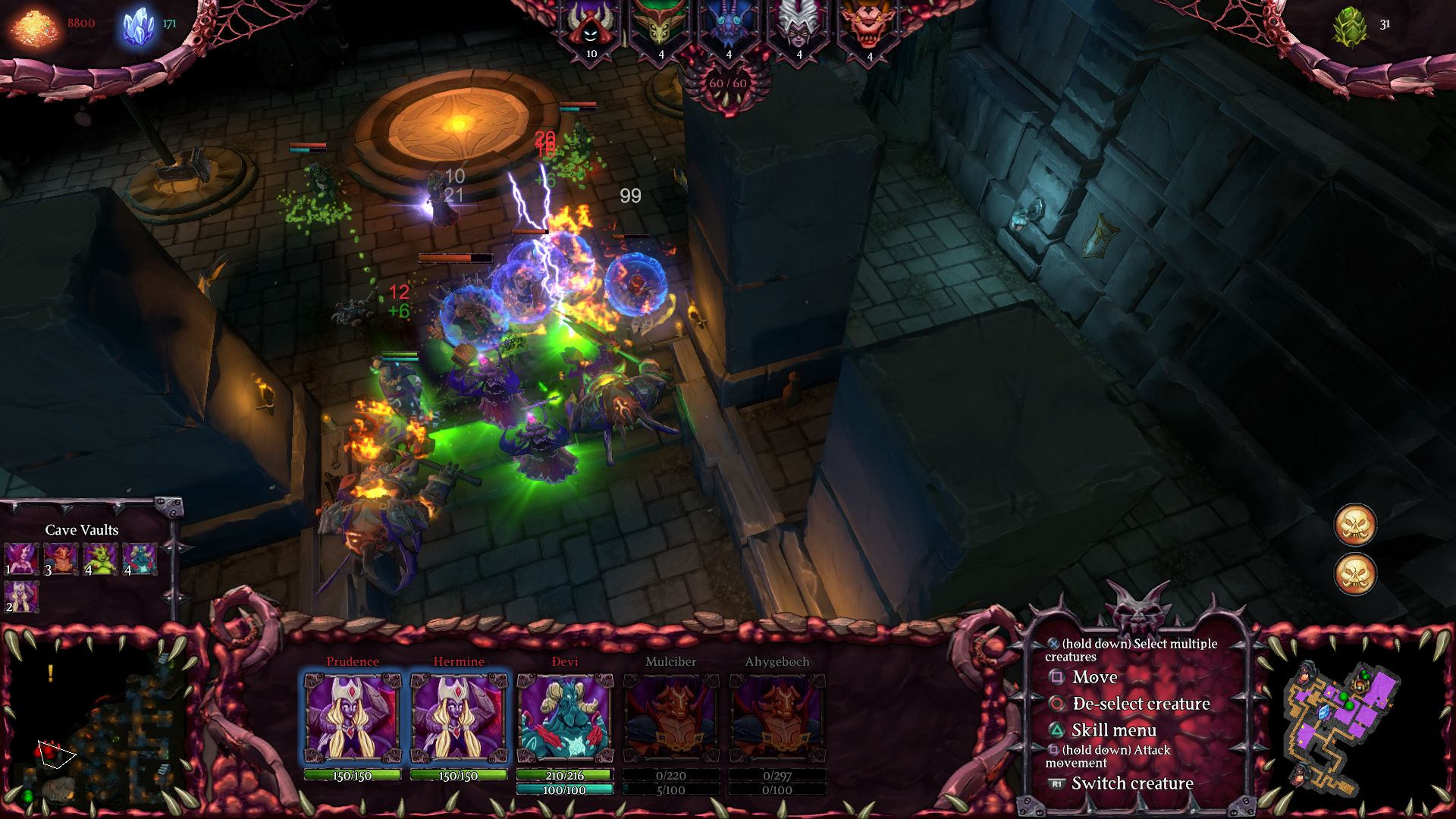Select the white-haired succubus icon in top bar
The width and height of the screenshot is (1456, 819).
(x=799, y=21)
